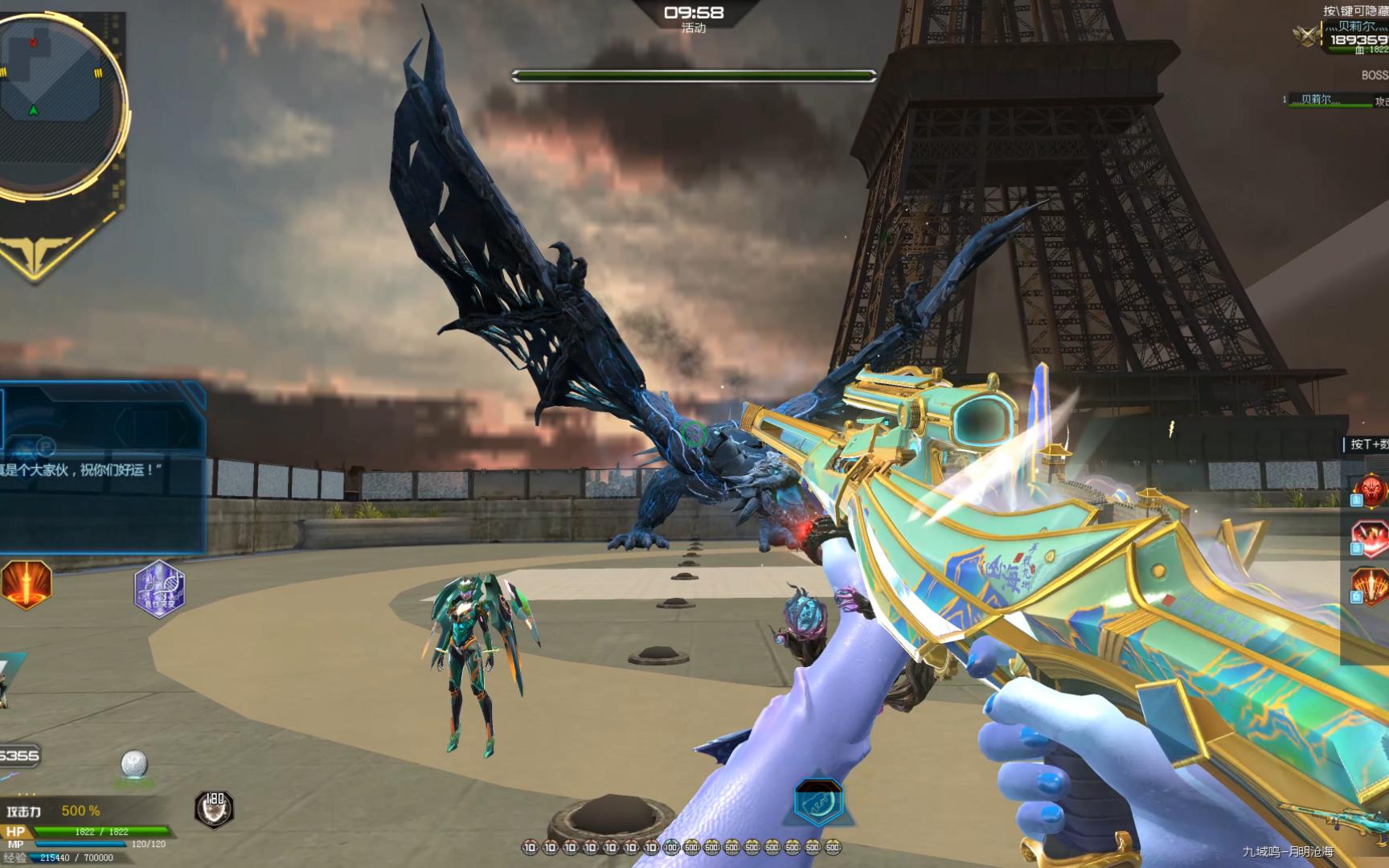This screenshot has height=868, width=1389.
Task: Select the purple DNA mutation icon
Action: click(x=159, y=588)
